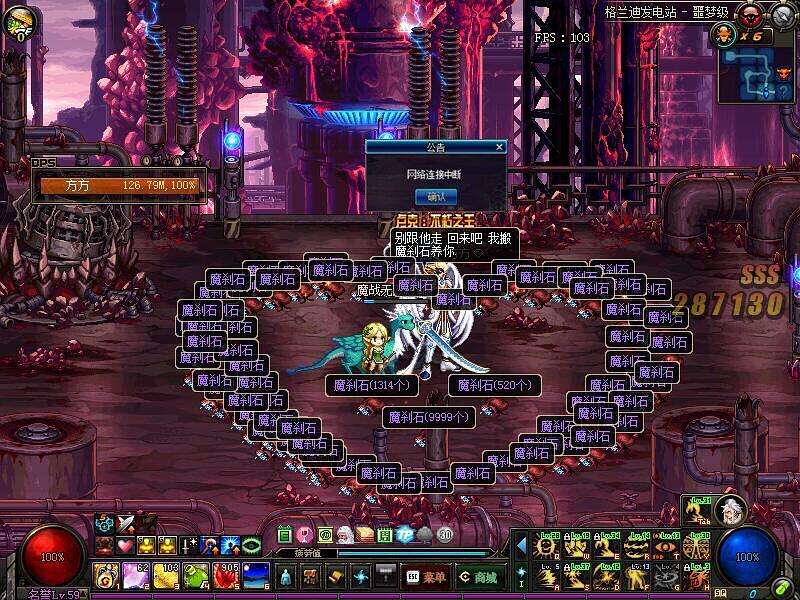Click the left arrow on the skill bar

tap(521, 545)
